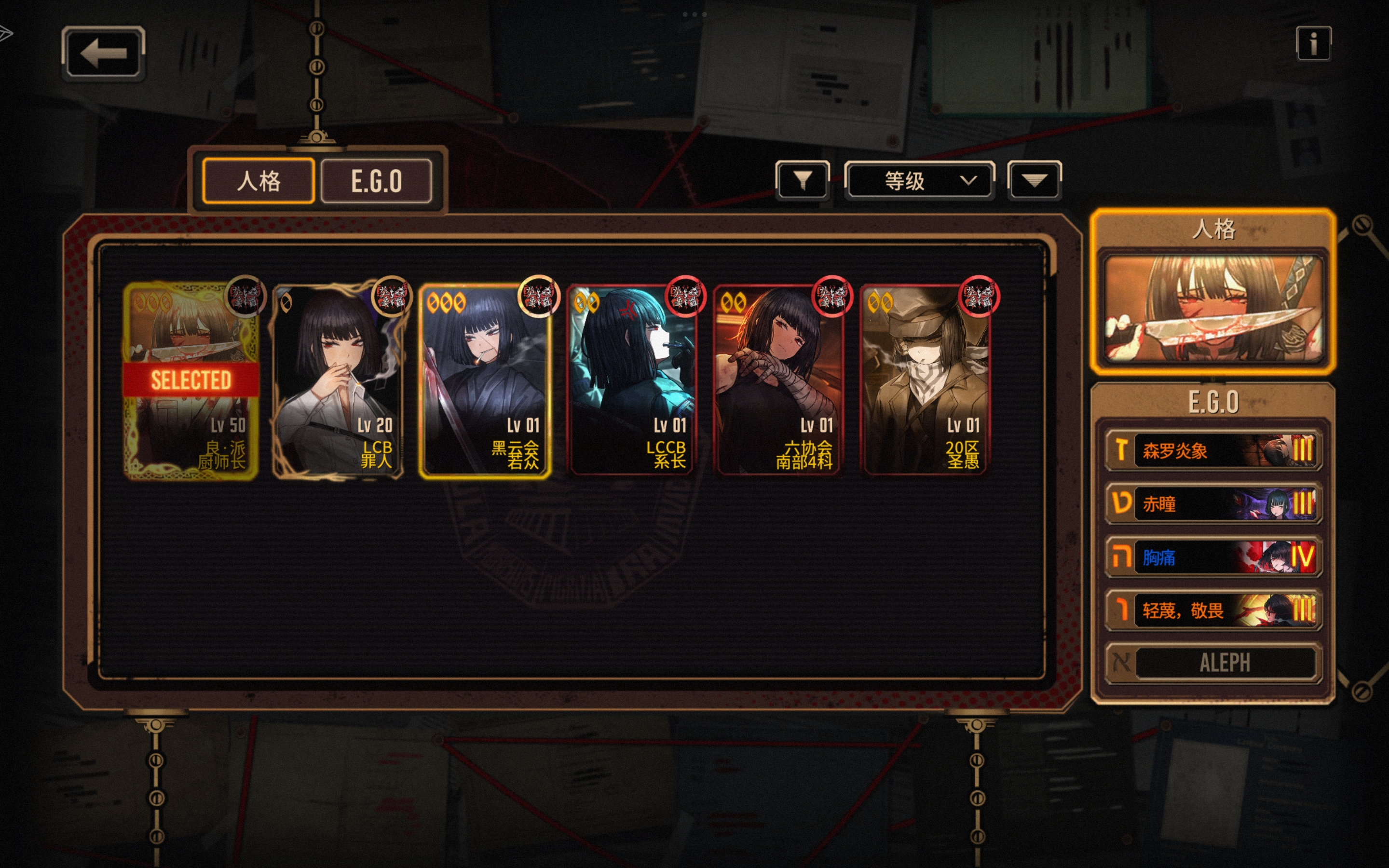Image resolution: width=1389 pixels, height=868 pixels.
Task: Go back with the arrow button
Action: pos(103,54)
